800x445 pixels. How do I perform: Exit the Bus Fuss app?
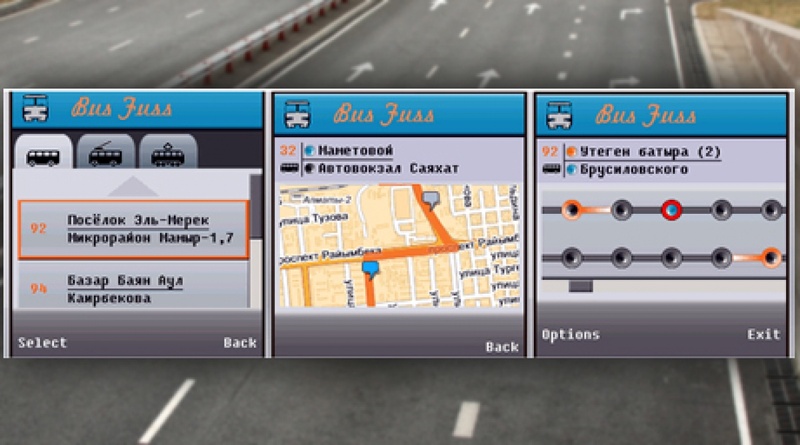763,334
